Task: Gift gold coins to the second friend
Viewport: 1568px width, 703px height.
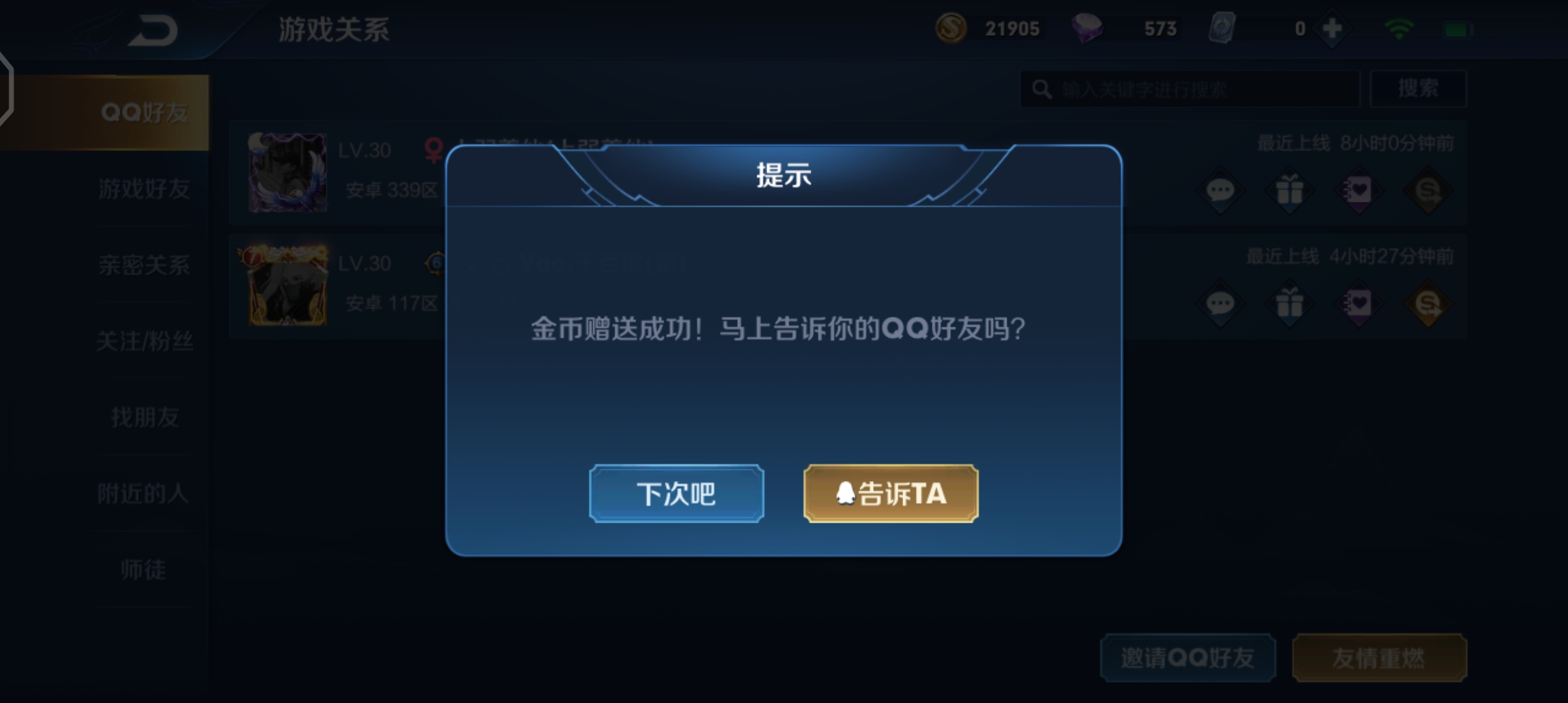Action: 1425,303
